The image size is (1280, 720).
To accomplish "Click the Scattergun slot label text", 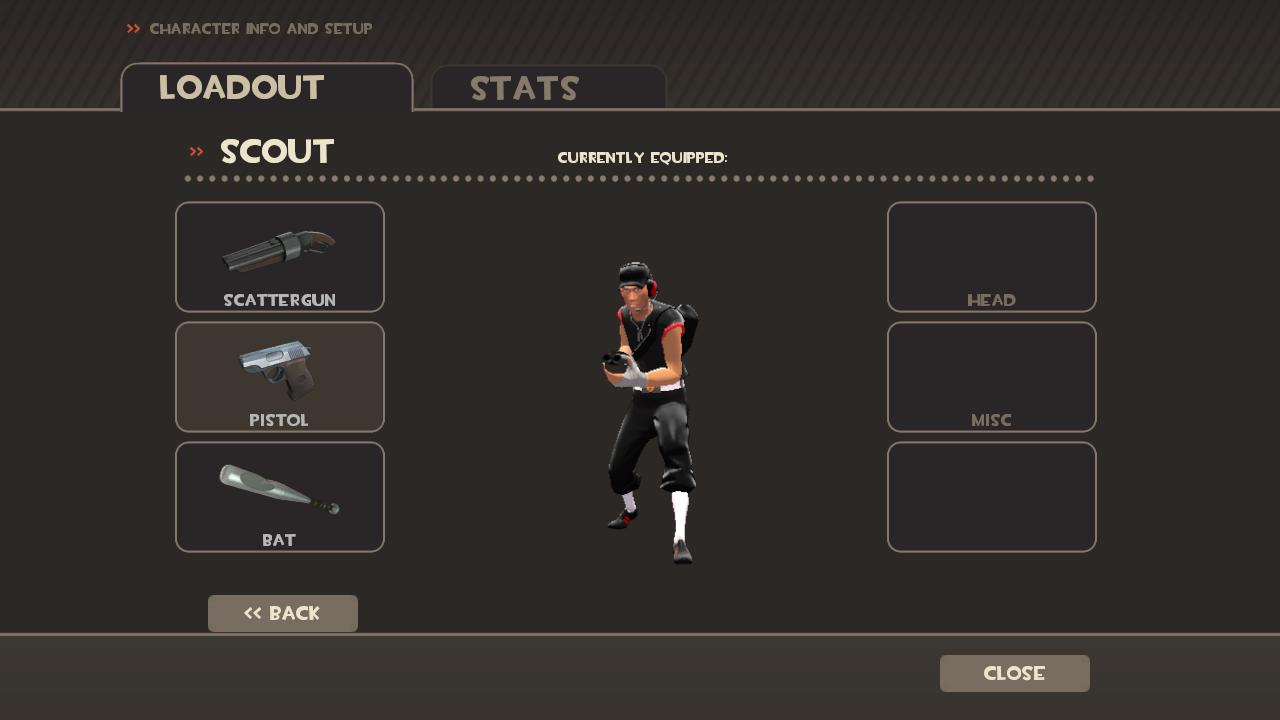I will [279, 300].
